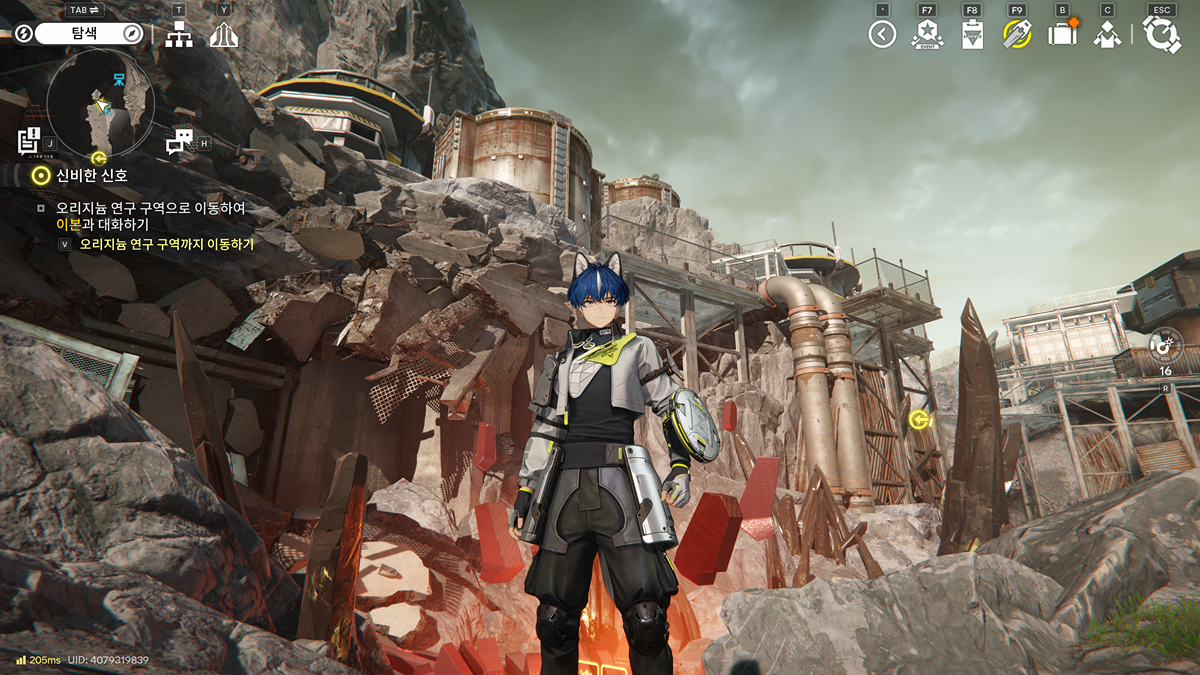Screen dimensions: 1200x675
Task: Open the main system menu ring icon
Action: click(1162, 35)
